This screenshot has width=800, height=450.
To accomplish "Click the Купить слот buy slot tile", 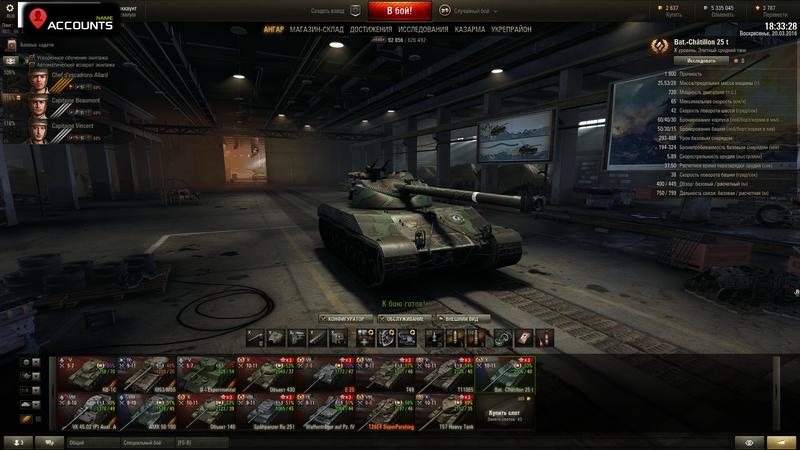I will tap(506, 412).
